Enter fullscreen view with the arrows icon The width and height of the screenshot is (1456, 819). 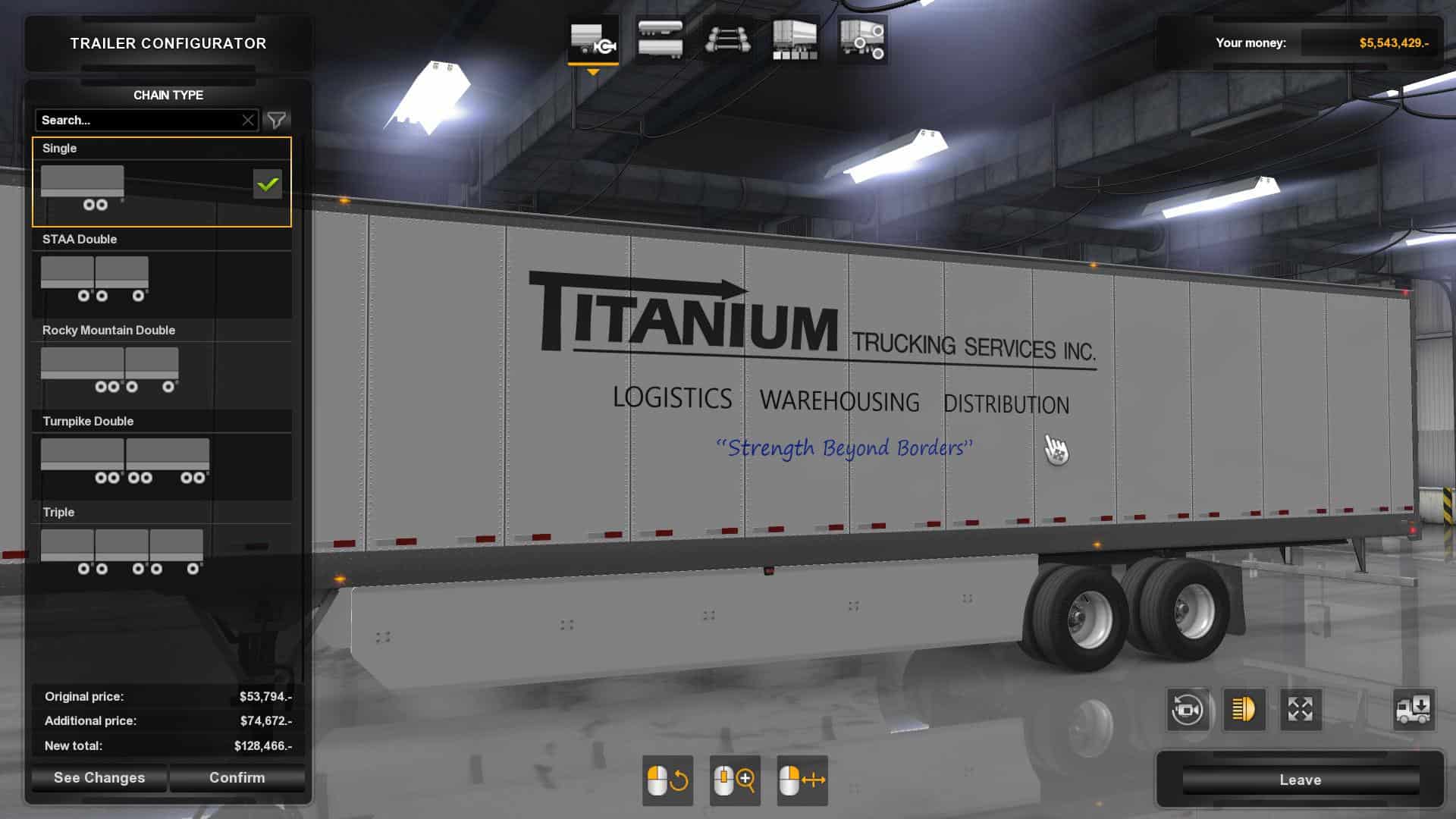pyautogui.click(x=1300, y=710)
